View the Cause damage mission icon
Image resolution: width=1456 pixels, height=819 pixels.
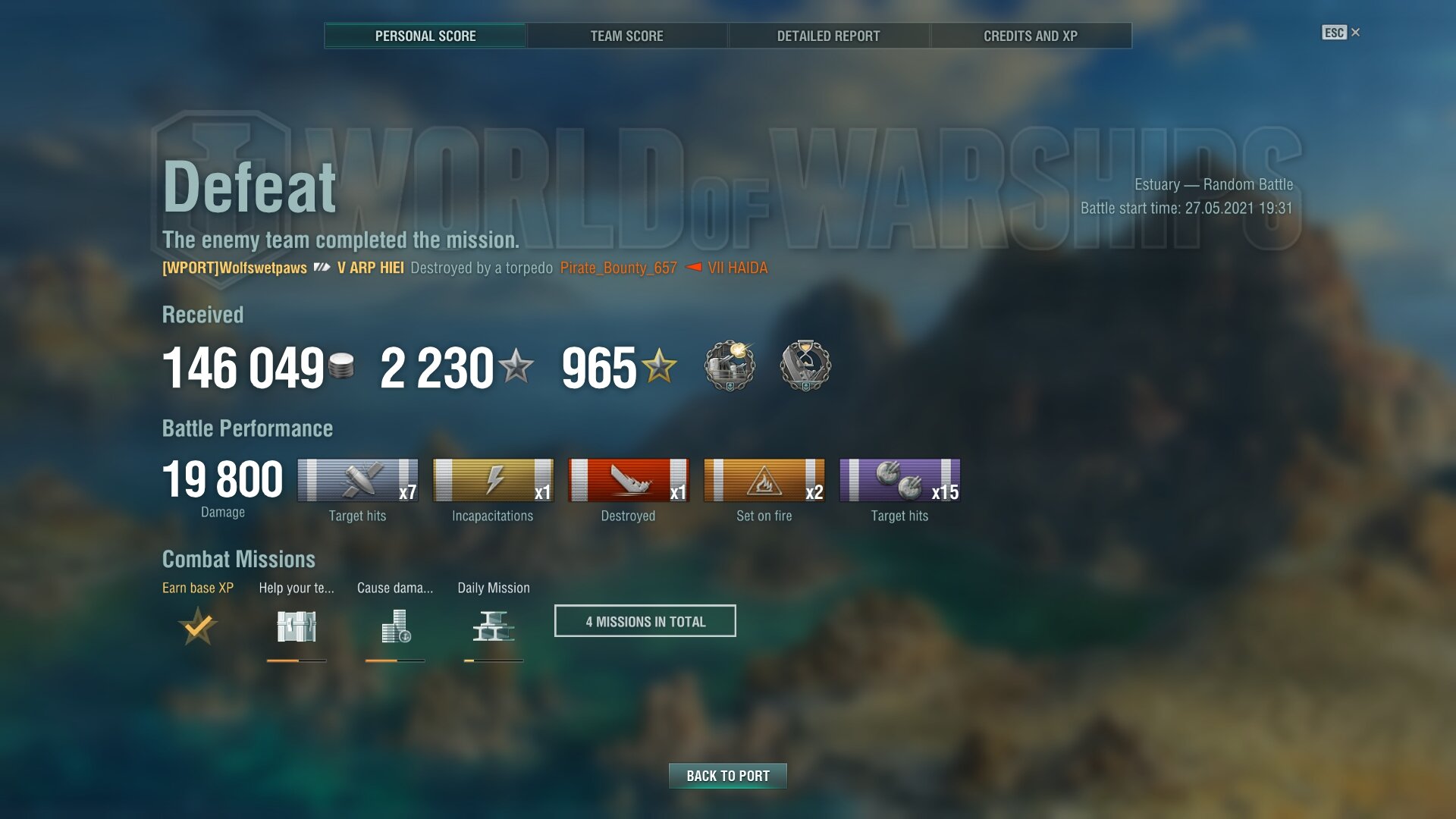point(395,626)
